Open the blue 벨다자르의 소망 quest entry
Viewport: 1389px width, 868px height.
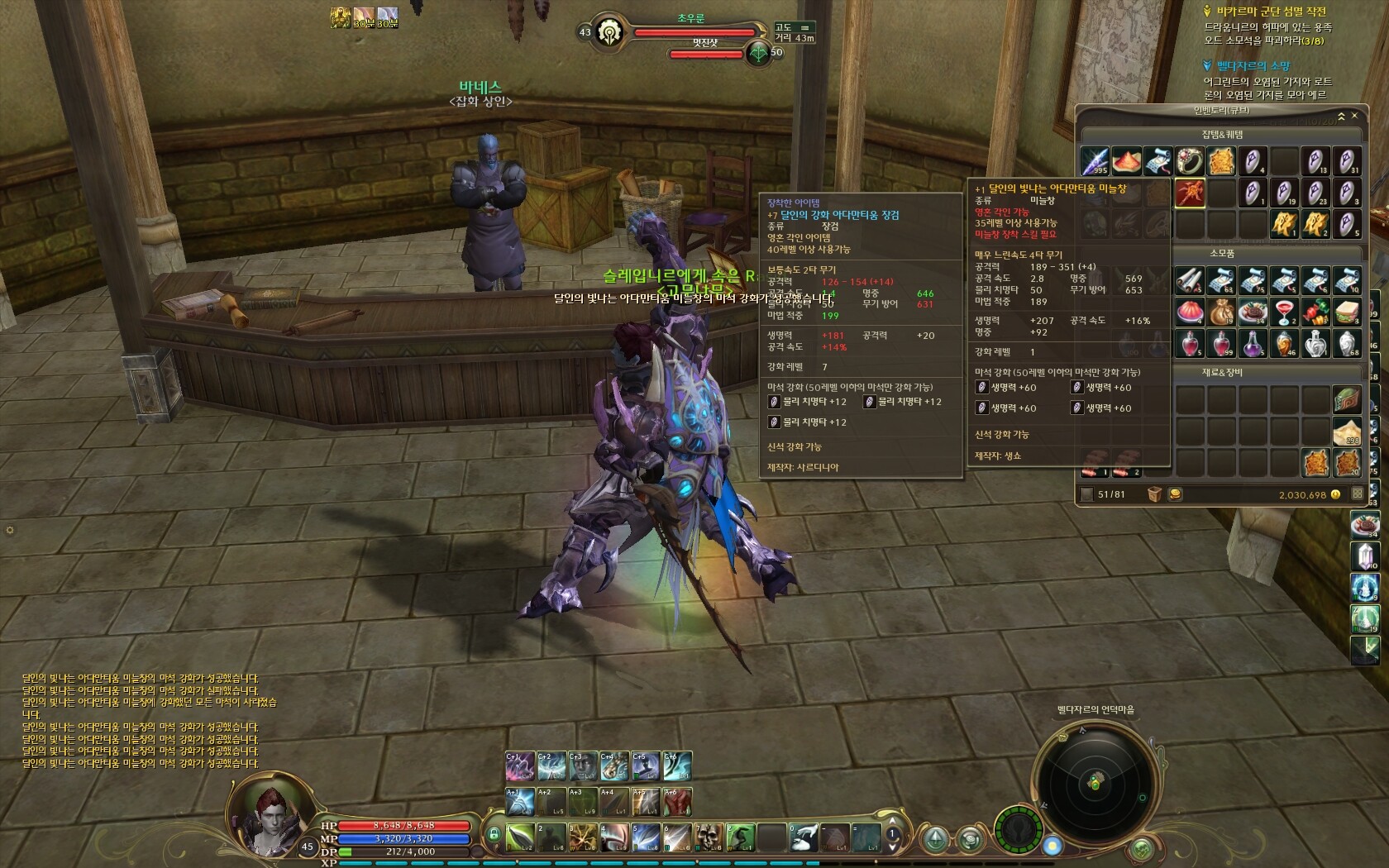click(1253, 65)
